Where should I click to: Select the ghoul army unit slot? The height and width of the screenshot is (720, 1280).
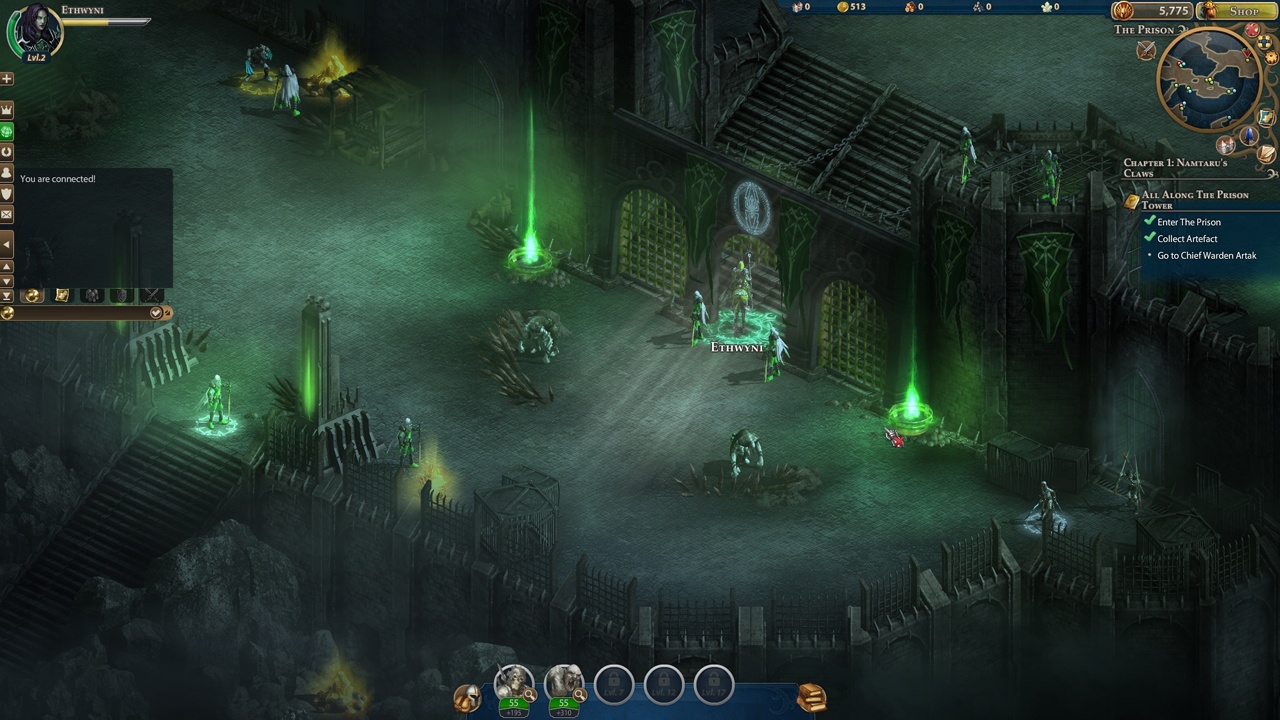click(563, 684)
